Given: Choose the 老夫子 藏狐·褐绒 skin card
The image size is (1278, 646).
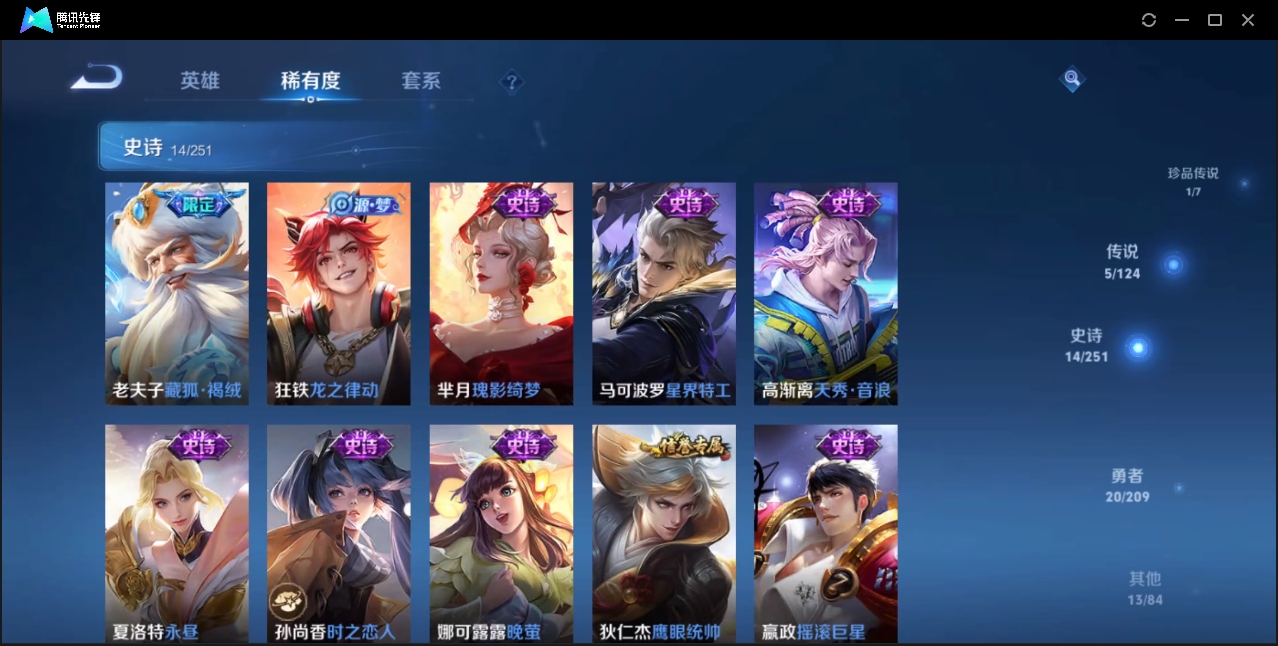Looking at the screenshot, I should [x=177, y=293].
